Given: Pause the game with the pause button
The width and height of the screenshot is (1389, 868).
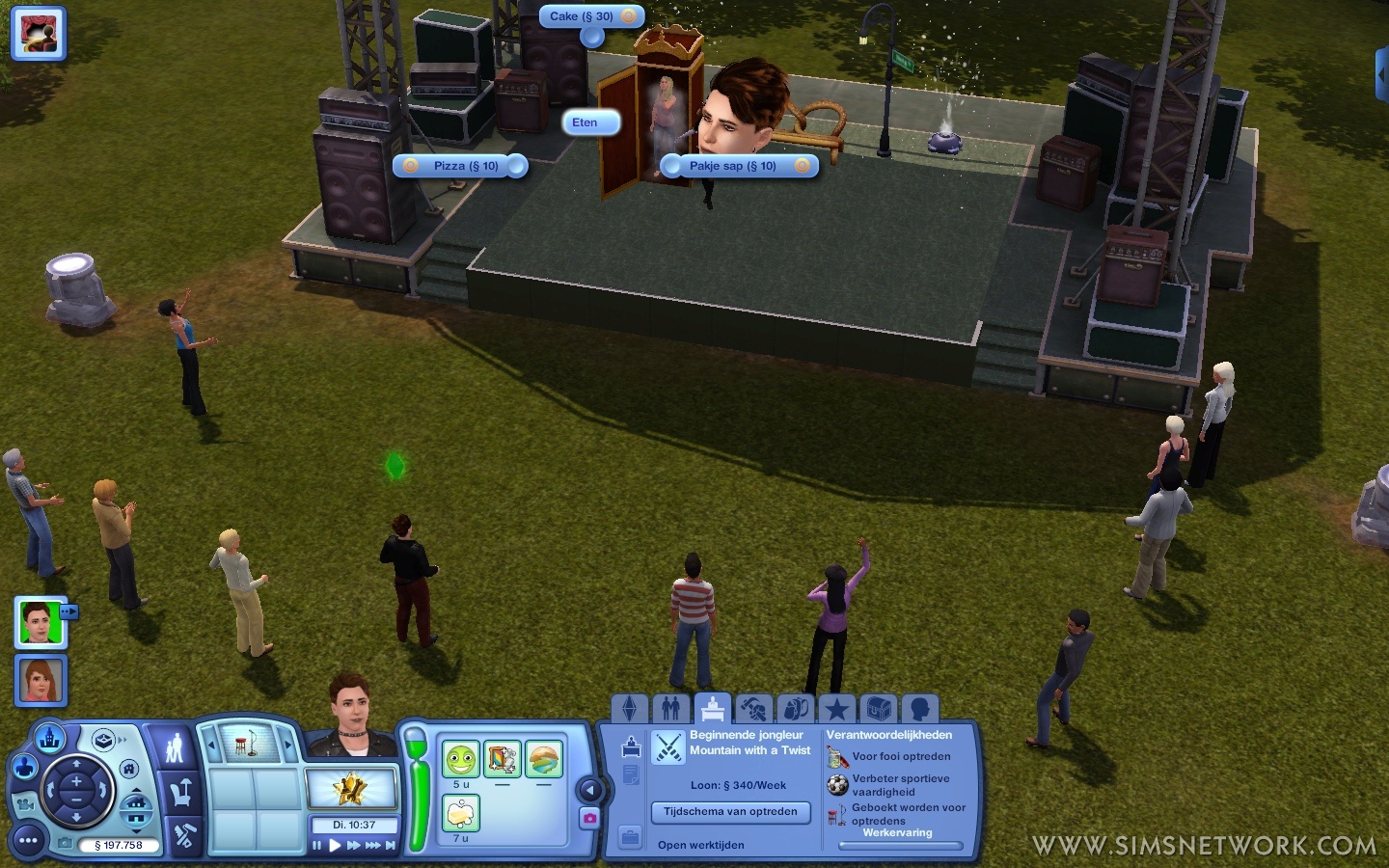Looking at the screenshot, I should [316, 846].
